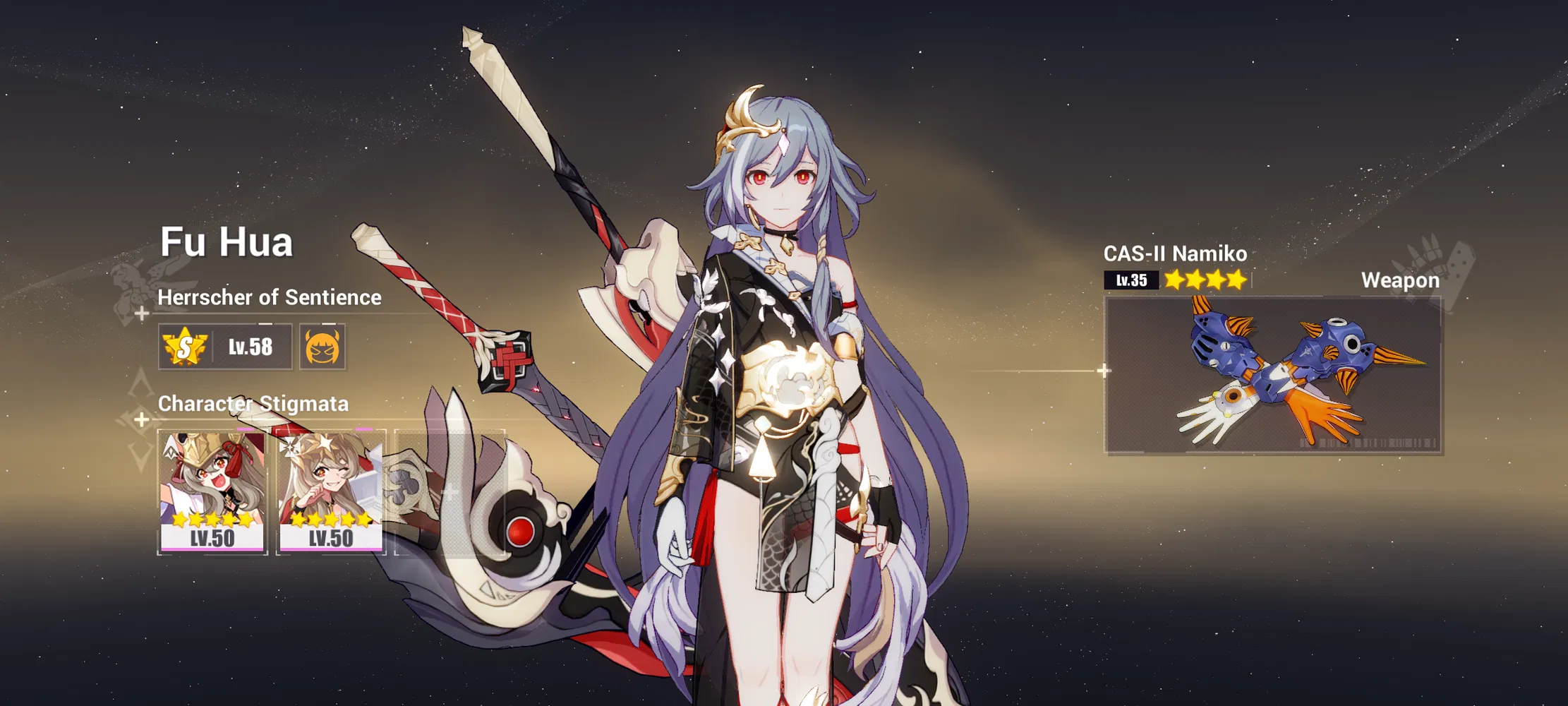Toggle the pink tab above the second stigma slot

tap(364, 428)
